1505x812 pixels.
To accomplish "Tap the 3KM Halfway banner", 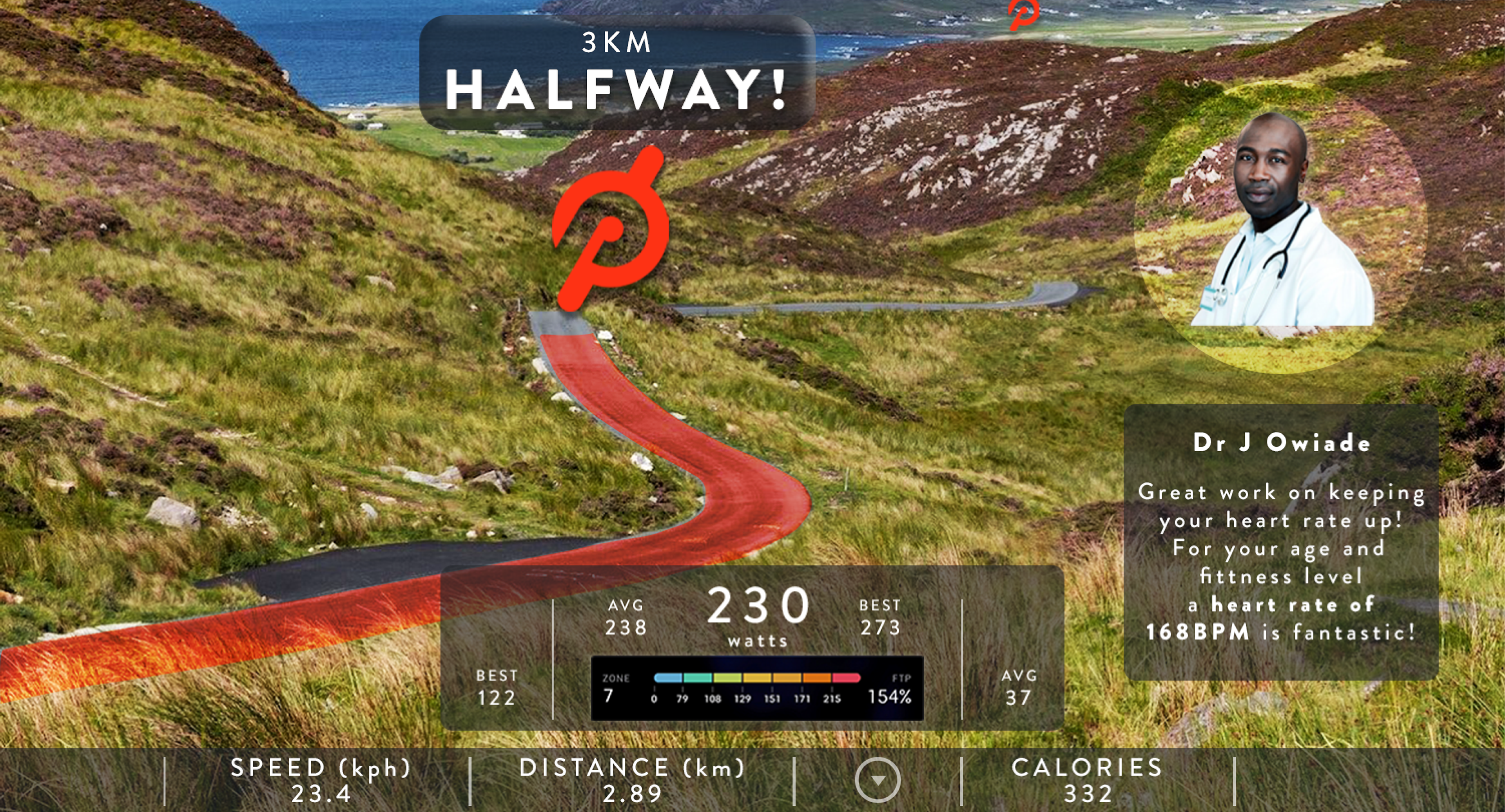I will (x=617, y=72).
